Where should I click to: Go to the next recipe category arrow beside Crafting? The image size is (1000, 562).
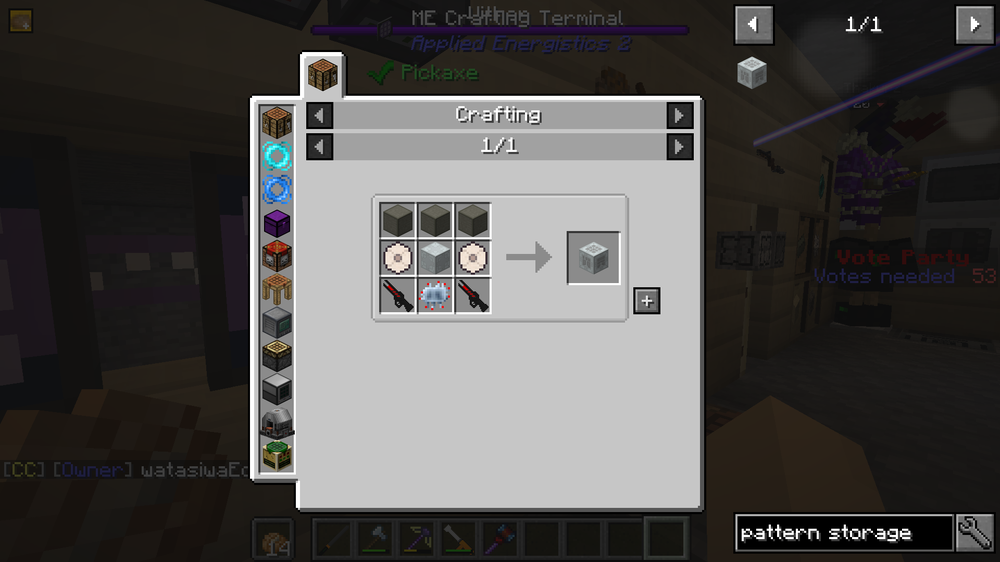tap(679, 115)
